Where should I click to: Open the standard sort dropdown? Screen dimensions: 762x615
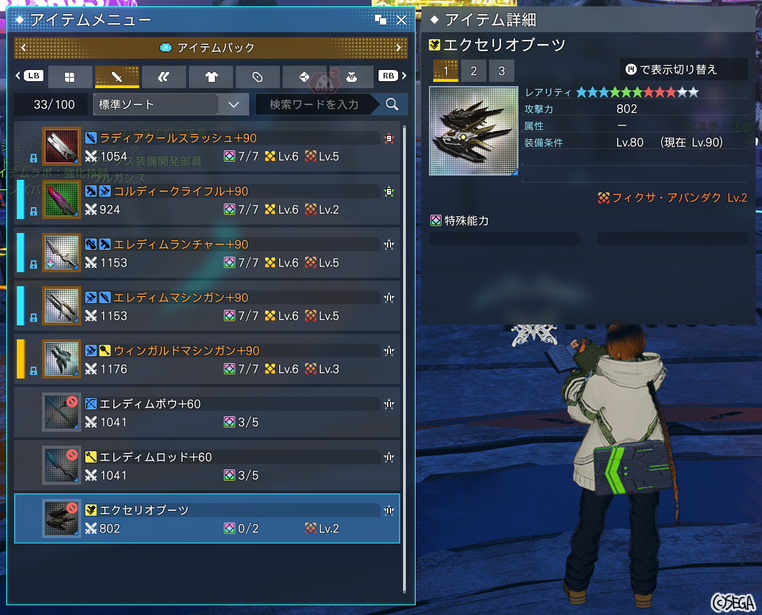(170, 104)
